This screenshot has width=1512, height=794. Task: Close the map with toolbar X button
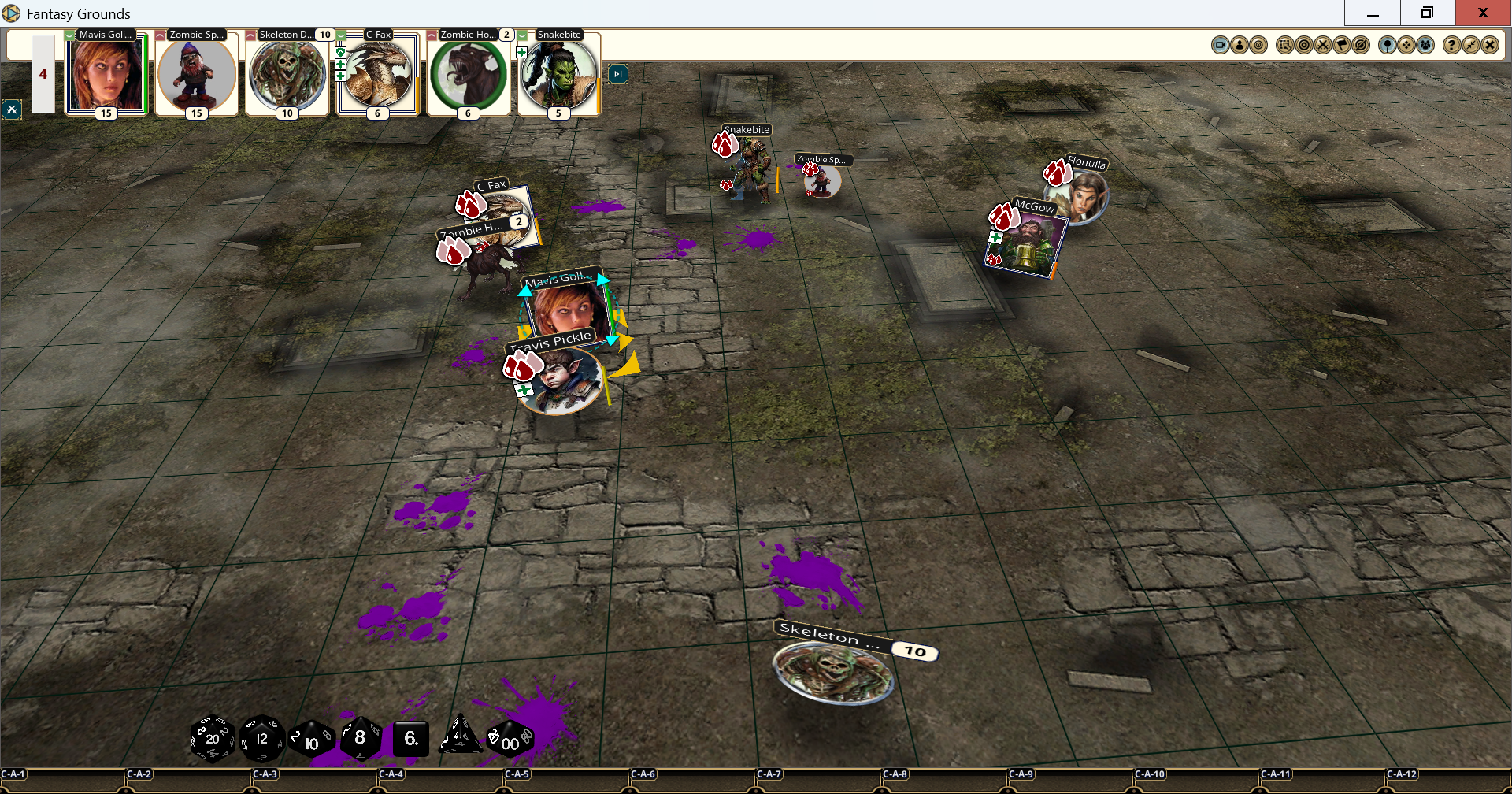[1489, 45]
